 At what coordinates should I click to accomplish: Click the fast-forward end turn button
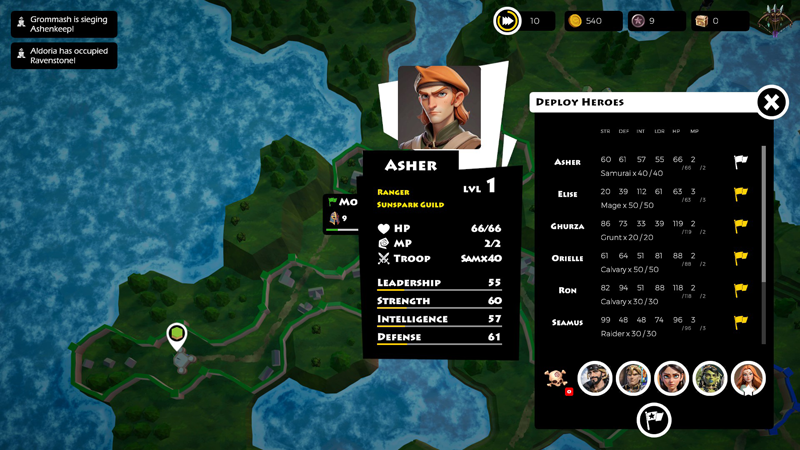(x=507, y=21)
